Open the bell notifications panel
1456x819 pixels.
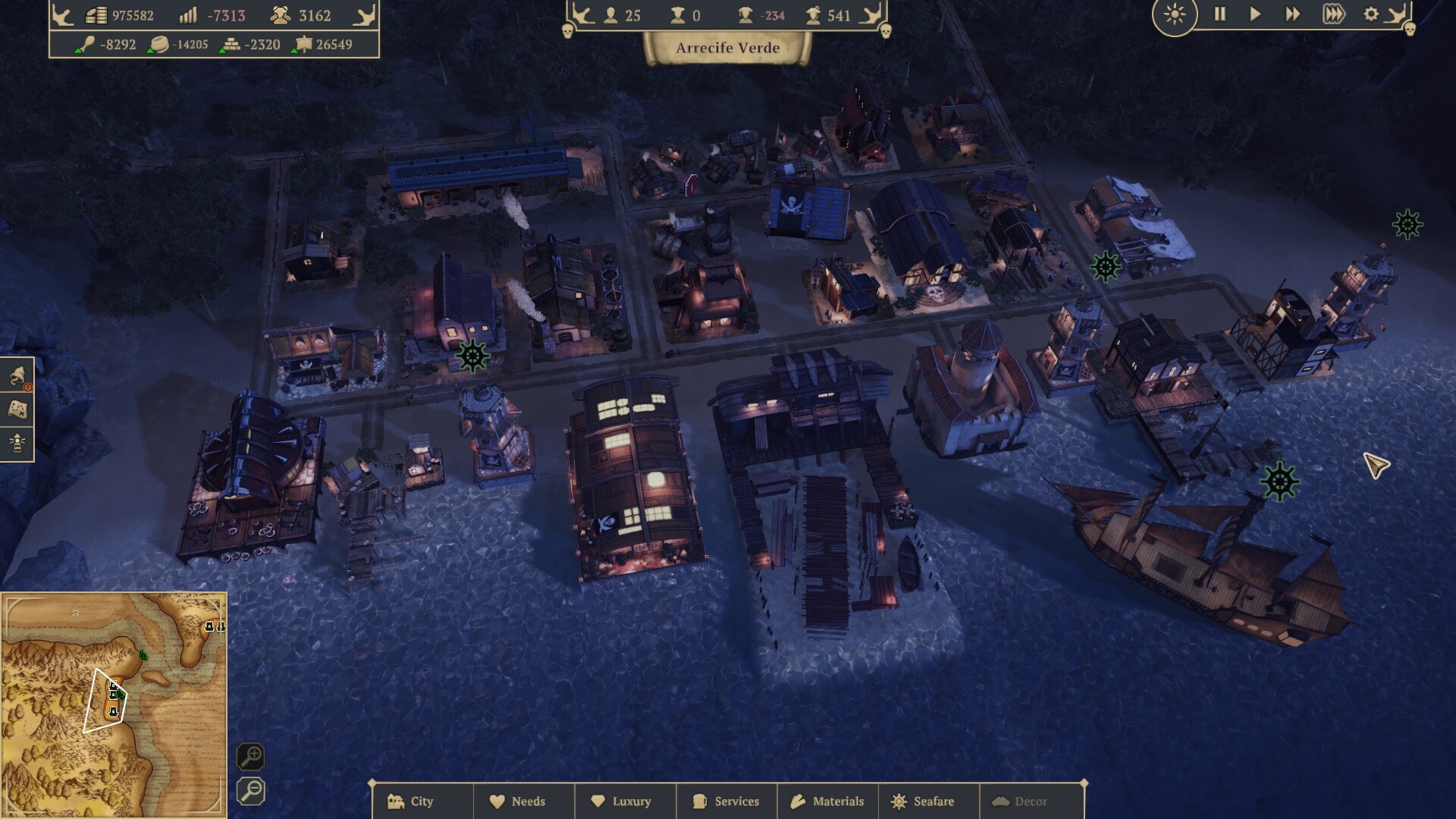pyautogui.click(x=19, y=372)
